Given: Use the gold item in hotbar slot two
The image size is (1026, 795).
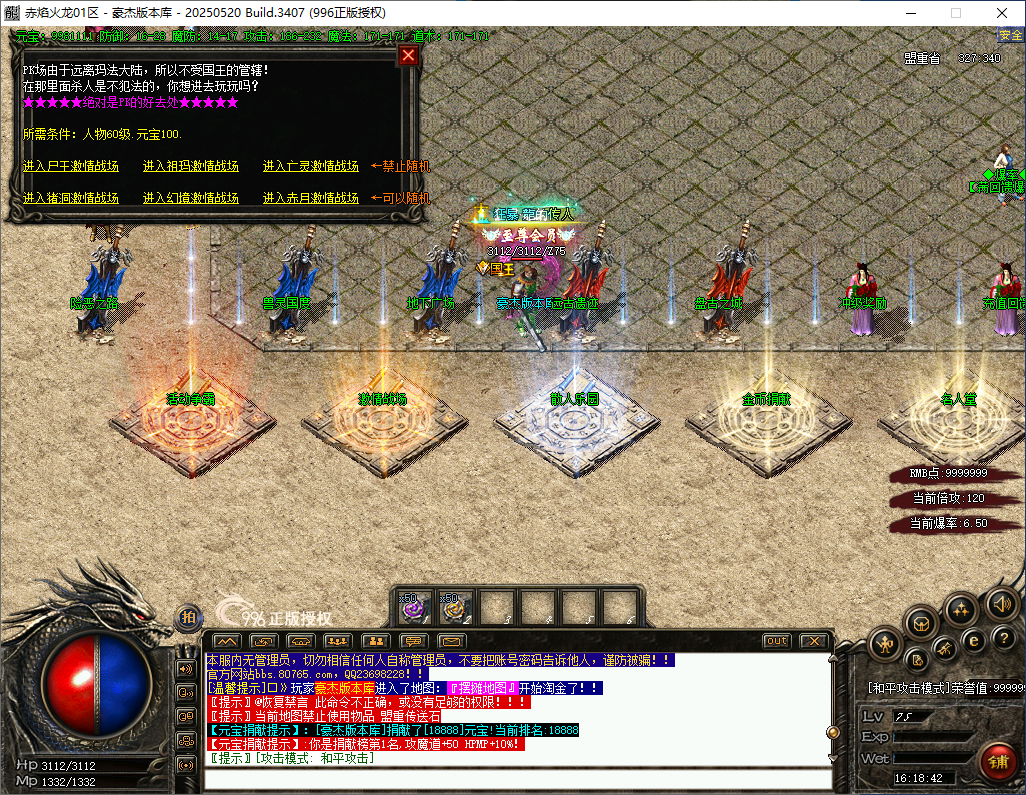Looking at the screenshot, I should click(x=456, y=605).
